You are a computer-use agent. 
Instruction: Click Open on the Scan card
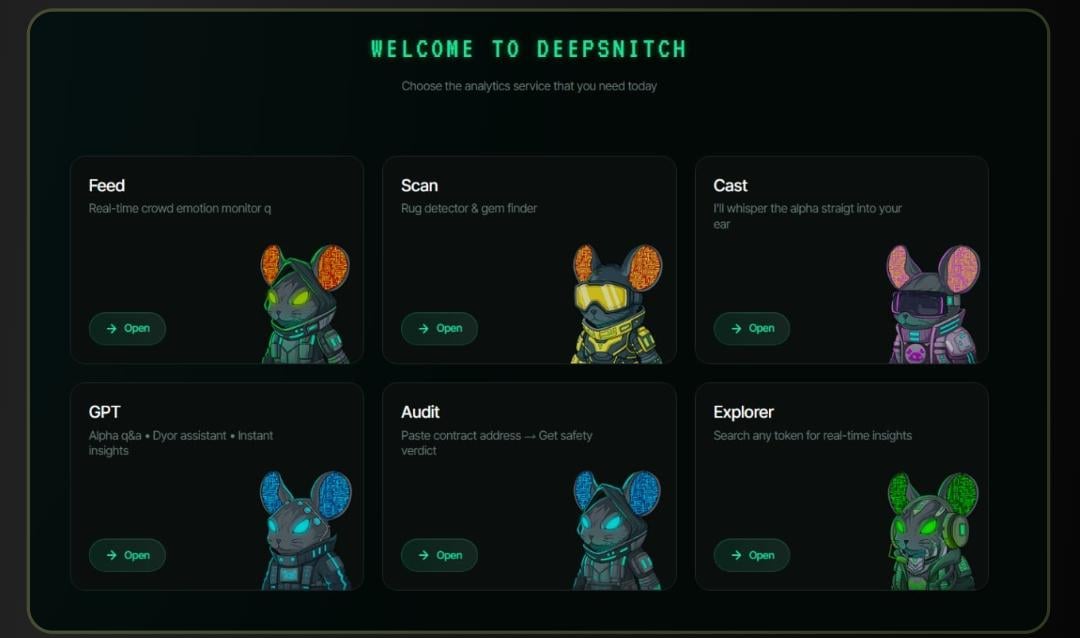[439, 328]
